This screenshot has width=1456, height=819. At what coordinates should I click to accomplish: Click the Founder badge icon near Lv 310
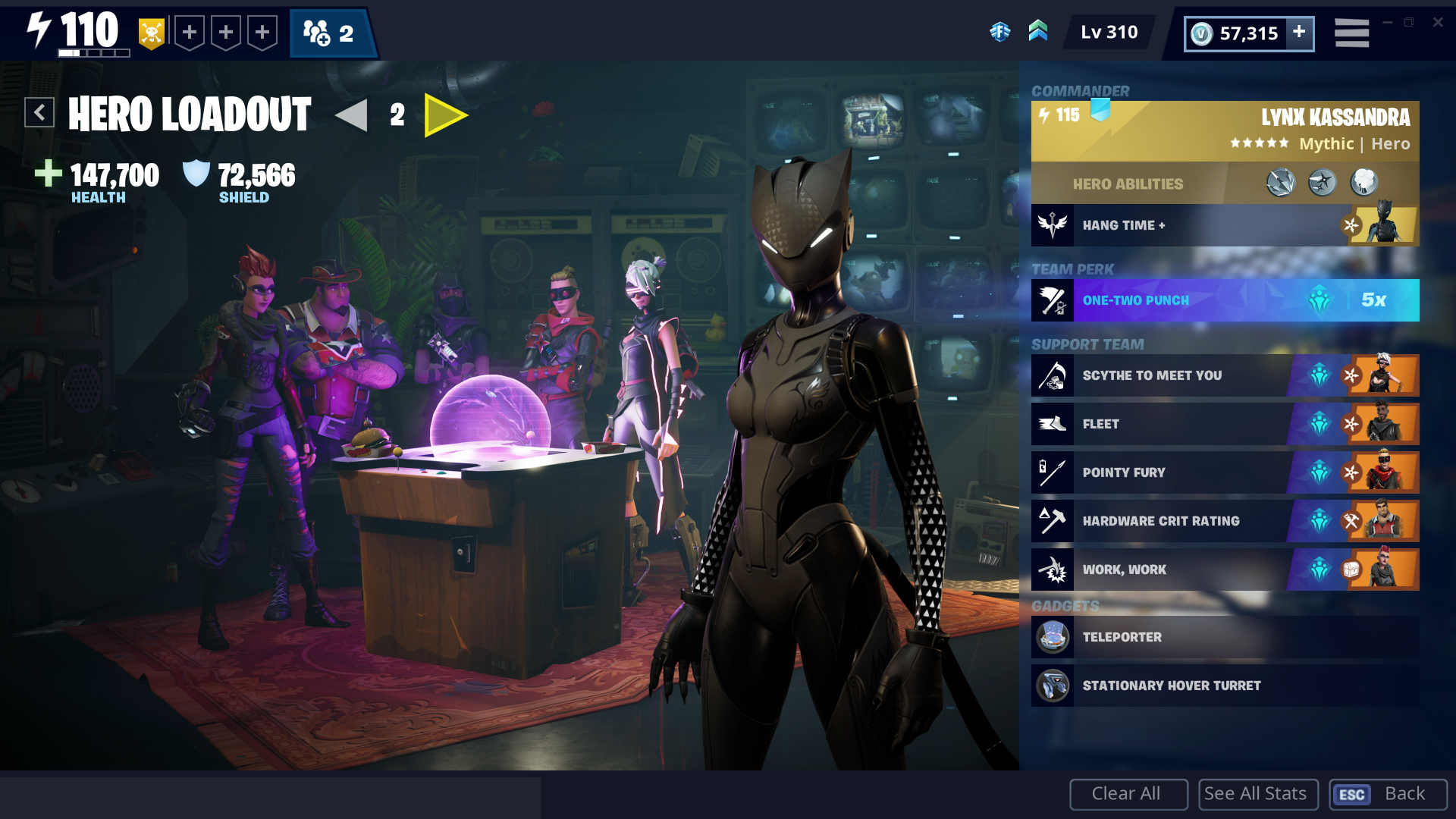click(x=1002, y=32)
